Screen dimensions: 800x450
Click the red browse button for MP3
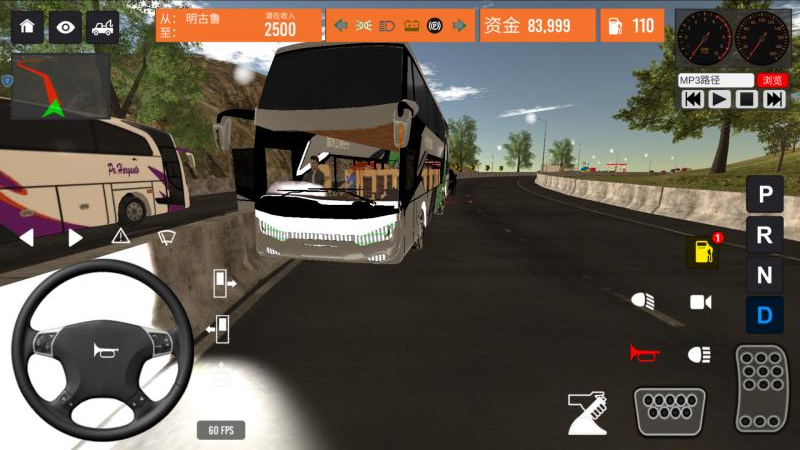pyautogui.click(x=770, y=80)
